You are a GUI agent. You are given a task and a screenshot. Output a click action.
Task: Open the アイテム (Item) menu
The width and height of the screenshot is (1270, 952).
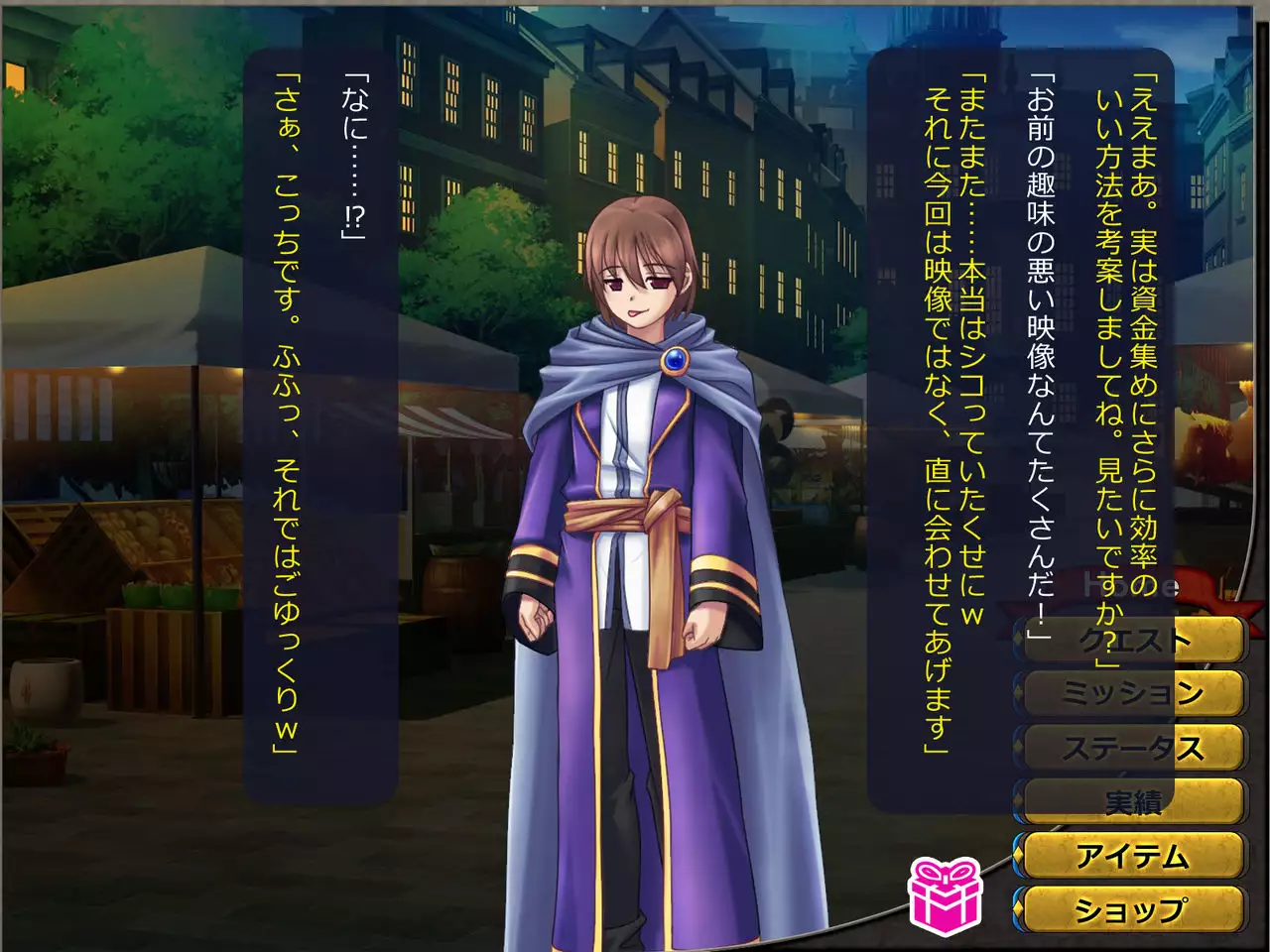(x=1132, y=855)
